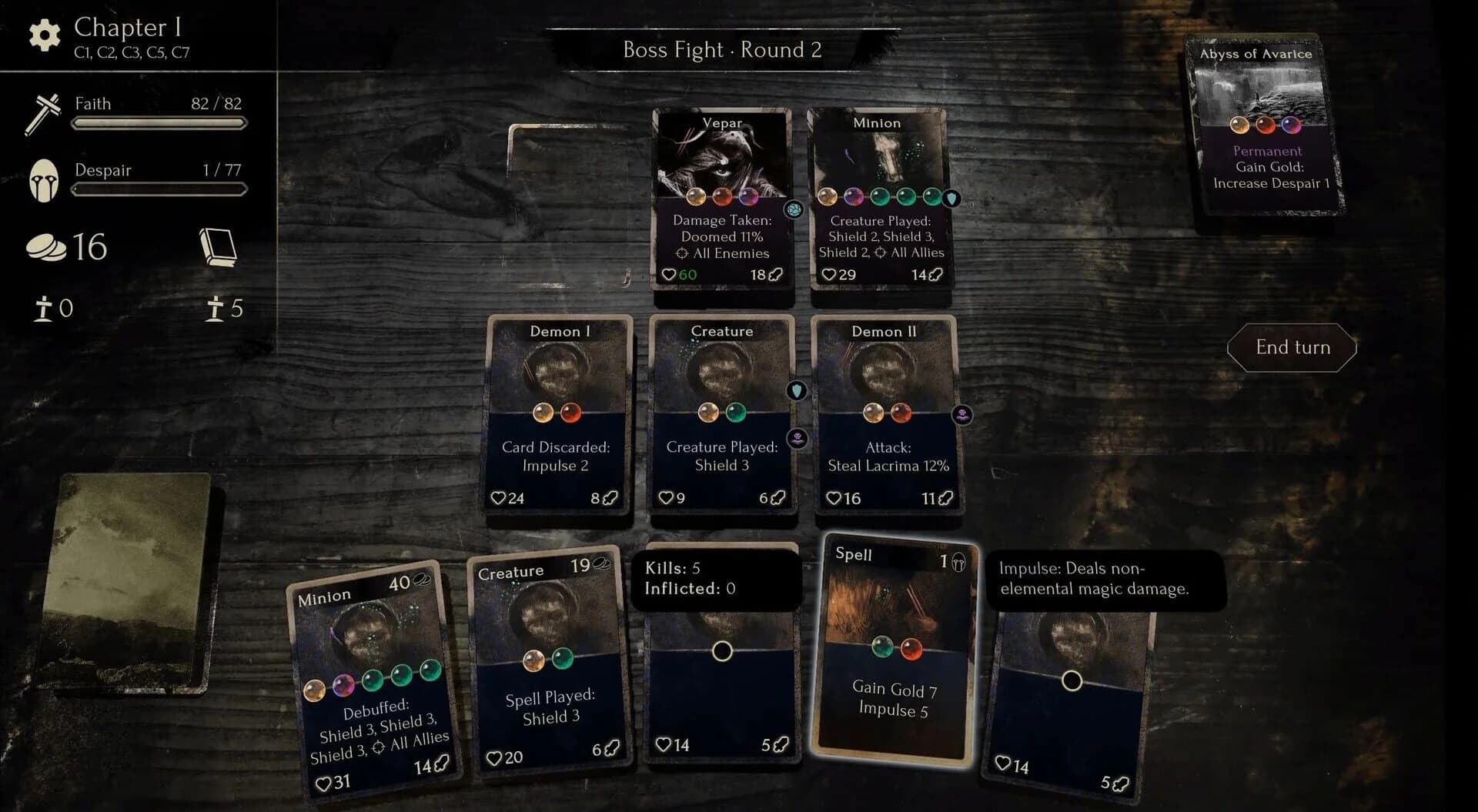This screenshot has height=812, width=1478.
Task: Click the weeping mask Despair icon
Action: coord(45,180)
